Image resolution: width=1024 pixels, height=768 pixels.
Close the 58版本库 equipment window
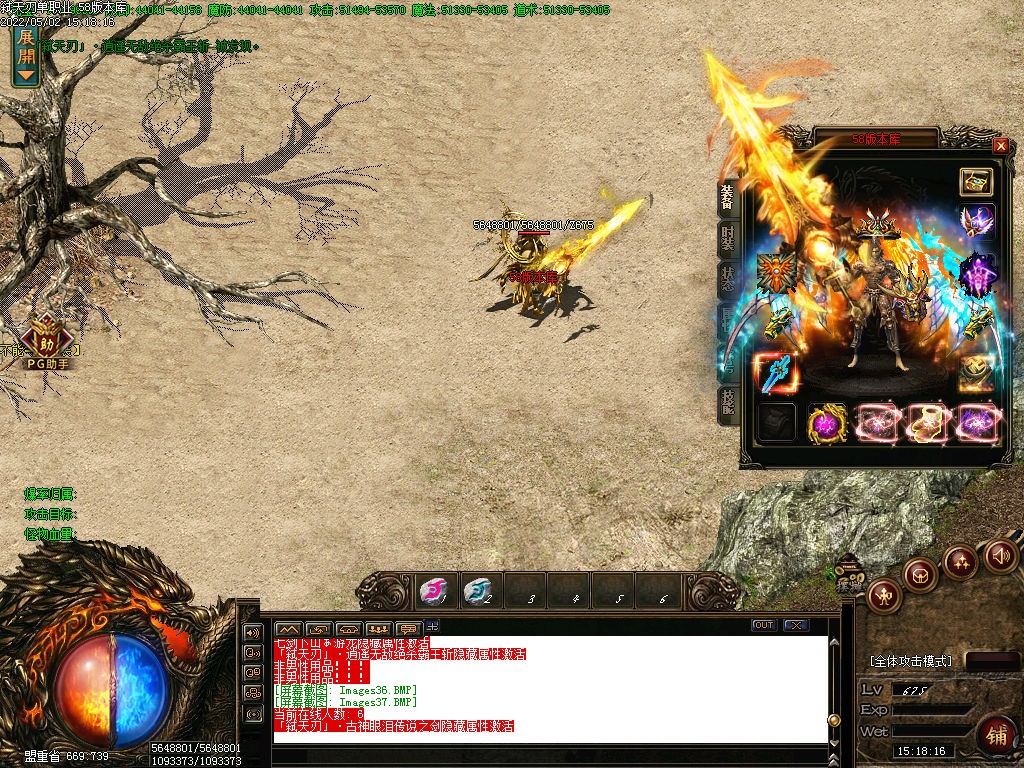[x=1000, y=145]
